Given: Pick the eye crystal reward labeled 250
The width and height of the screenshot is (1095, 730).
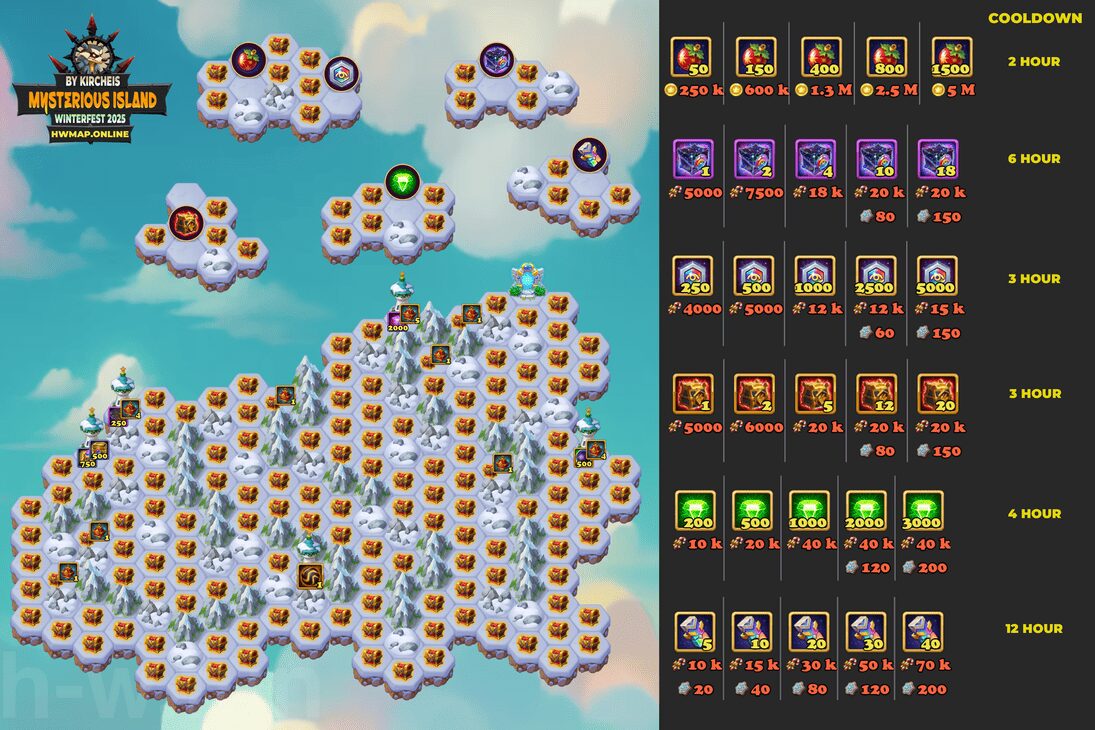Looking at the screenshot, I should 693,277.
